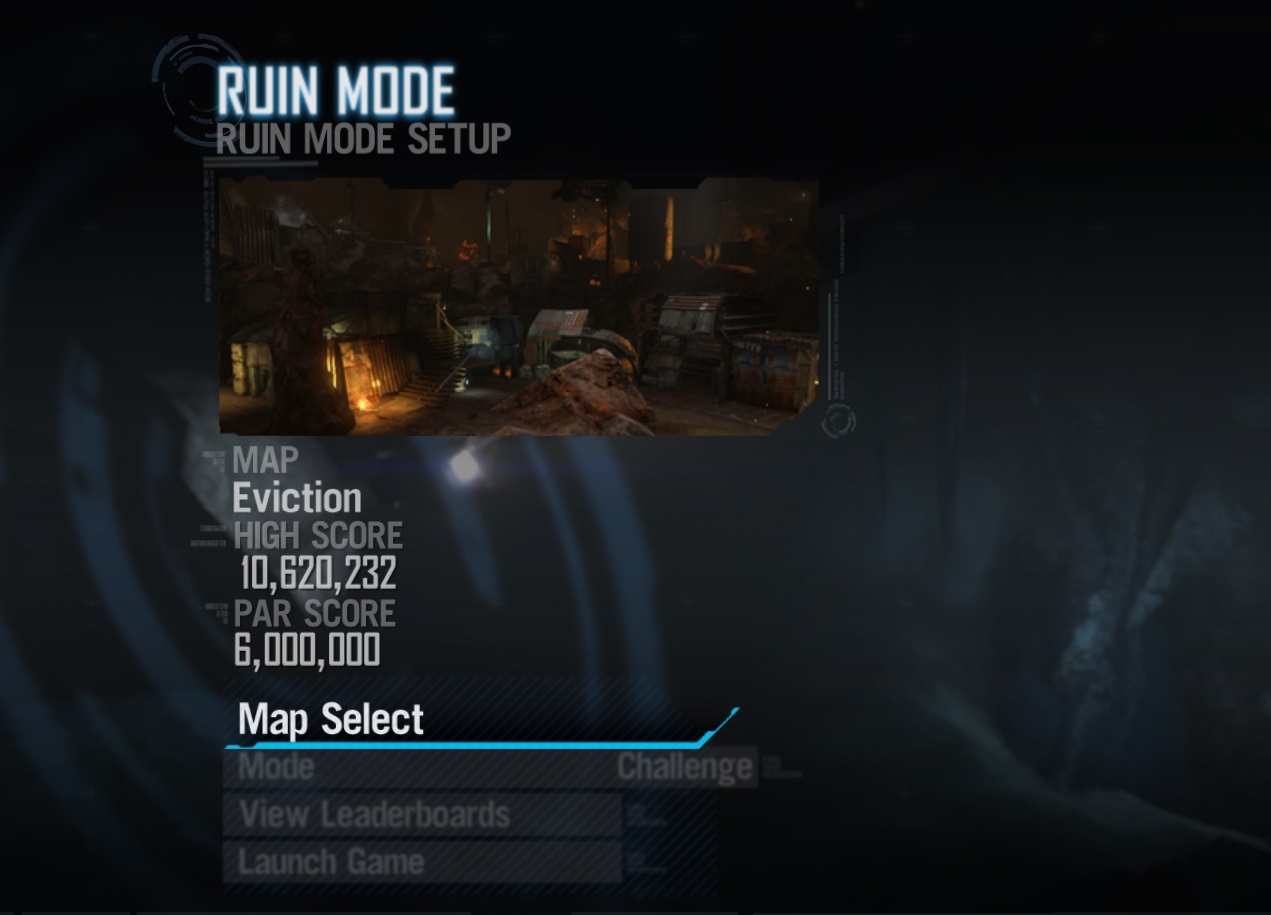
Task: Select the Map Select menu entry
Action: 332,720
